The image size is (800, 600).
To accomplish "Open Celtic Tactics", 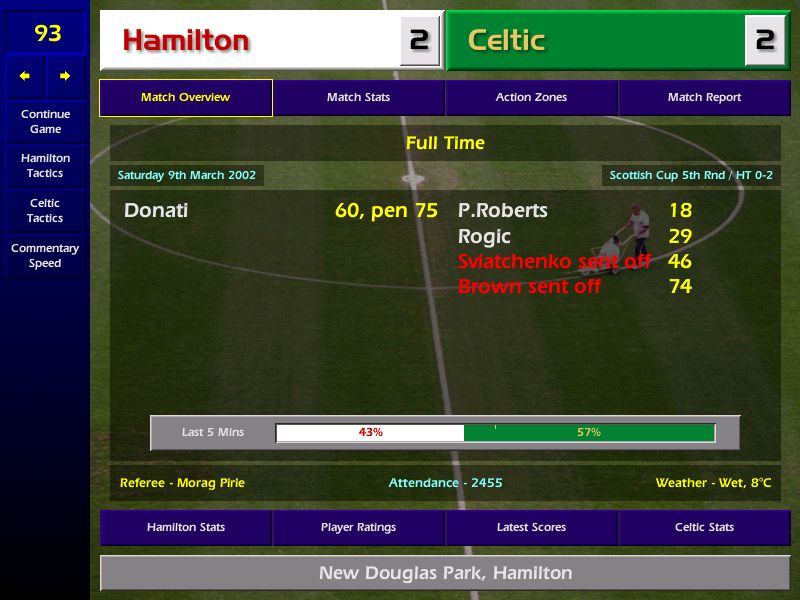I will click(45, 210).
